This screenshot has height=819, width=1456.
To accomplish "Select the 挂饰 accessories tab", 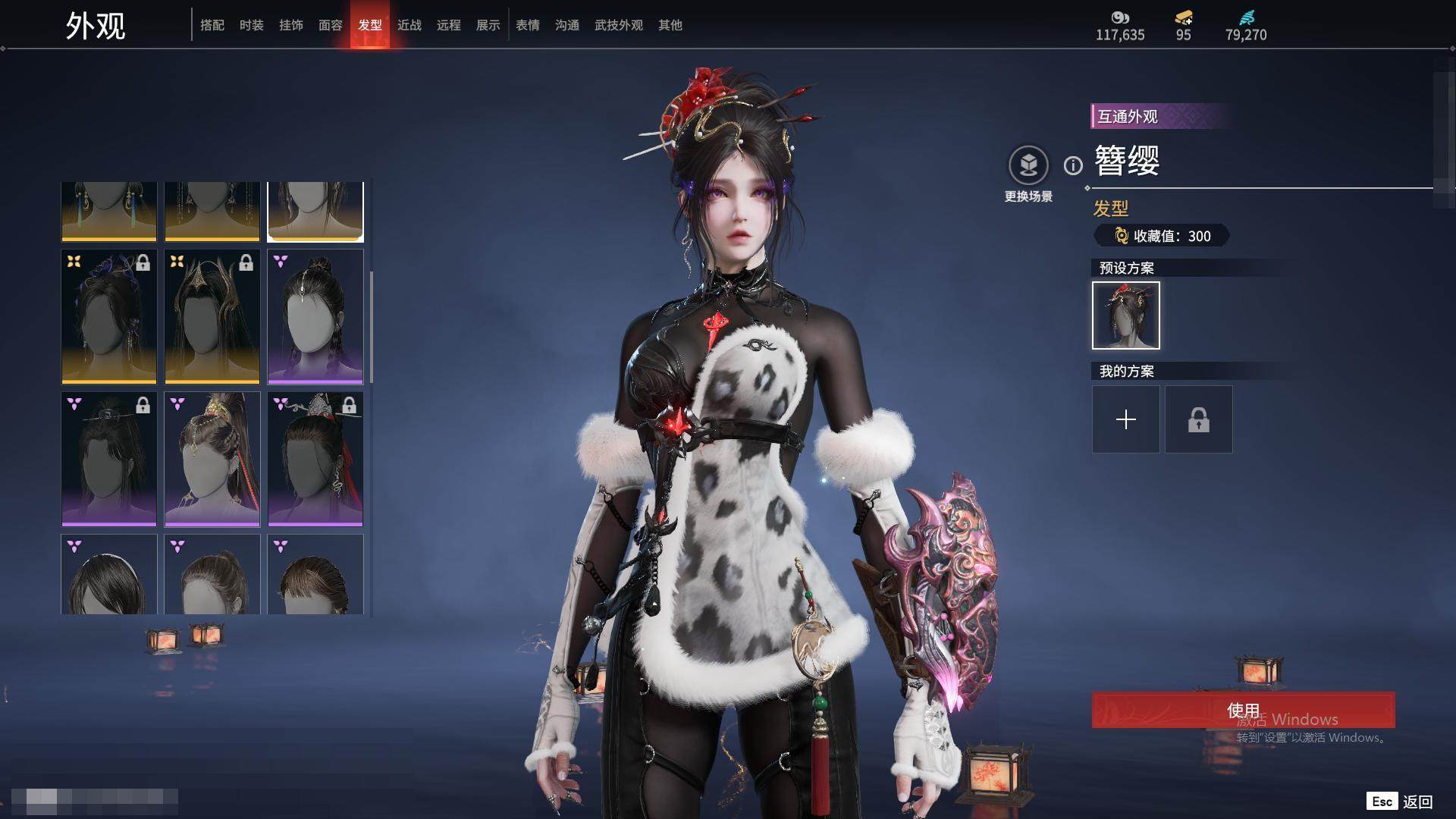I will (x=291, y=25).
